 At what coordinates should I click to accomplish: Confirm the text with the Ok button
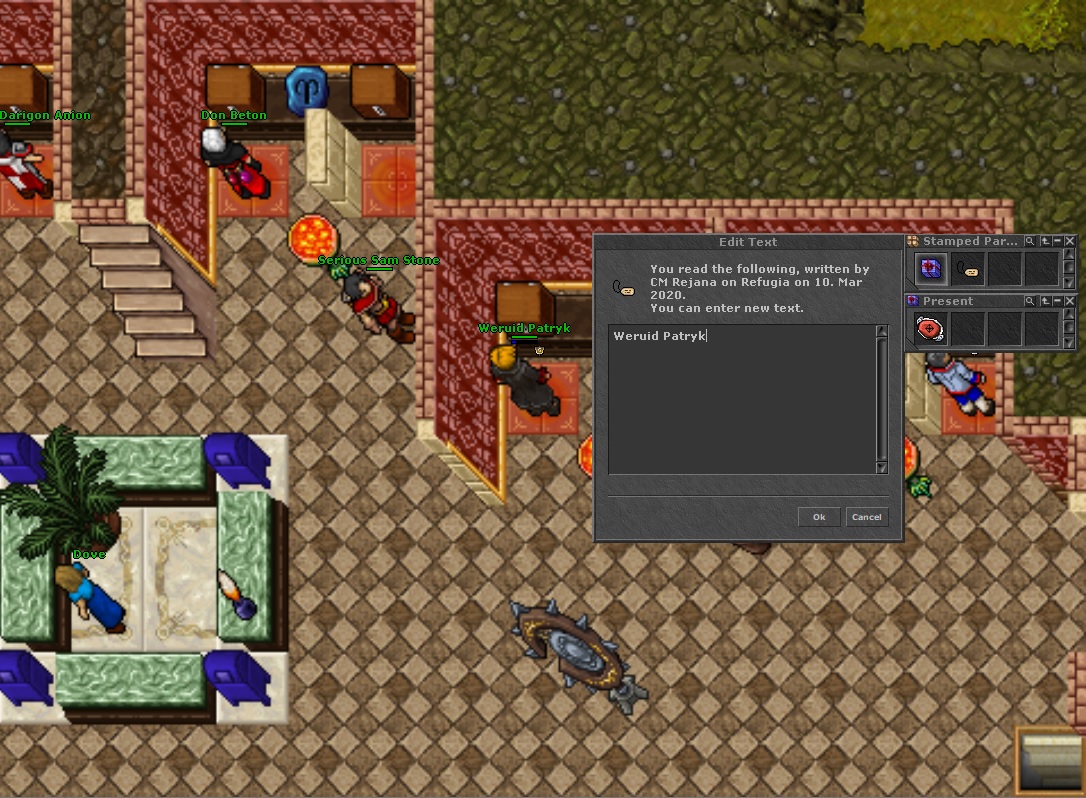[x=819, y=517]
